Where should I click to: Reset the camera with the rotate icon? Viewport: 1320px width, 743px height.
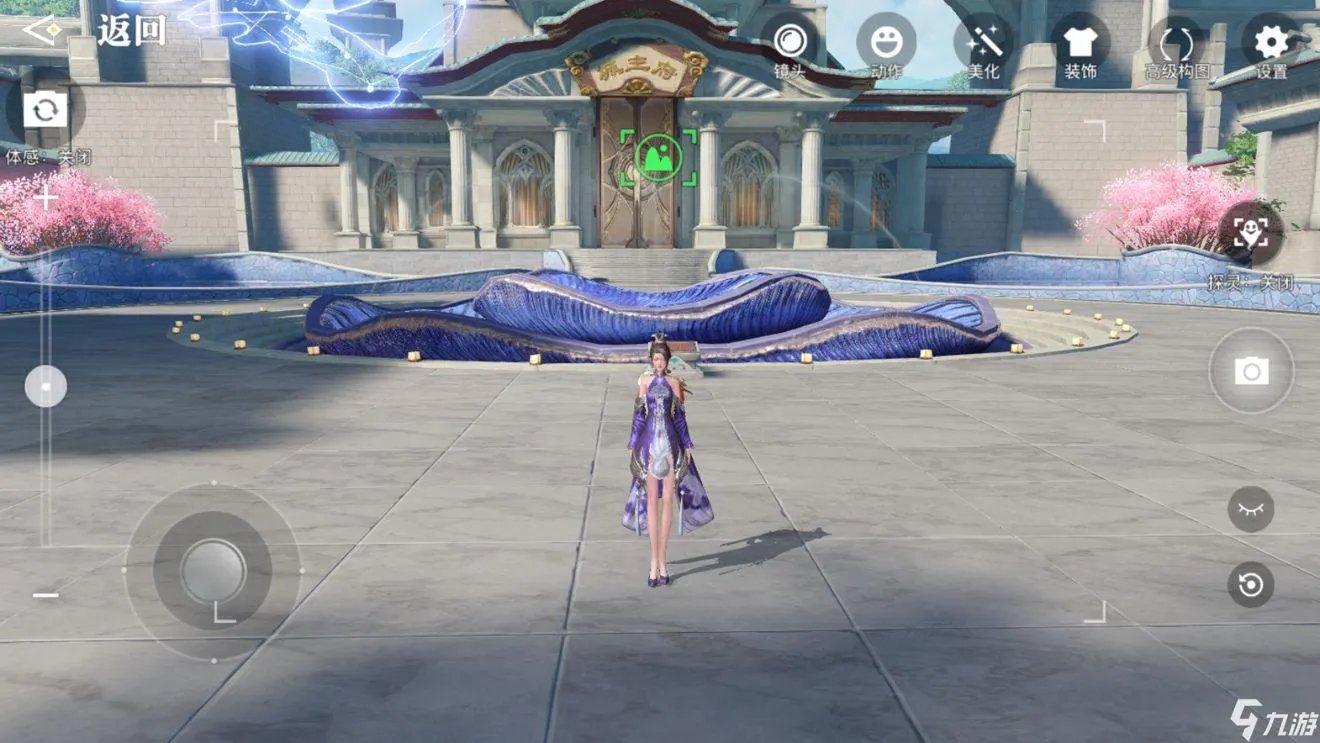tap(1250, 585)
